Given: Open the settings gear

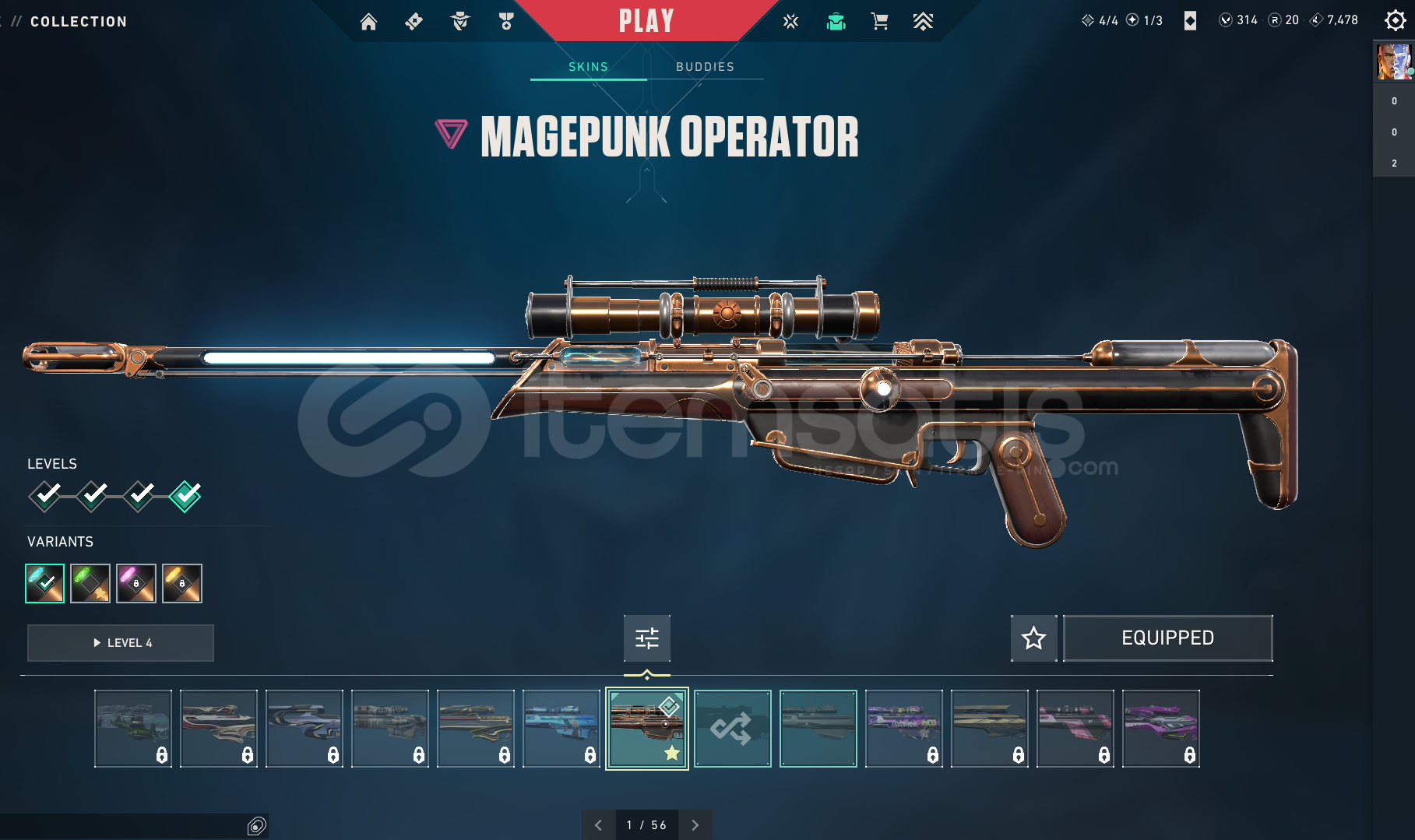Looking at the screenshot, I should [1394, 21].
